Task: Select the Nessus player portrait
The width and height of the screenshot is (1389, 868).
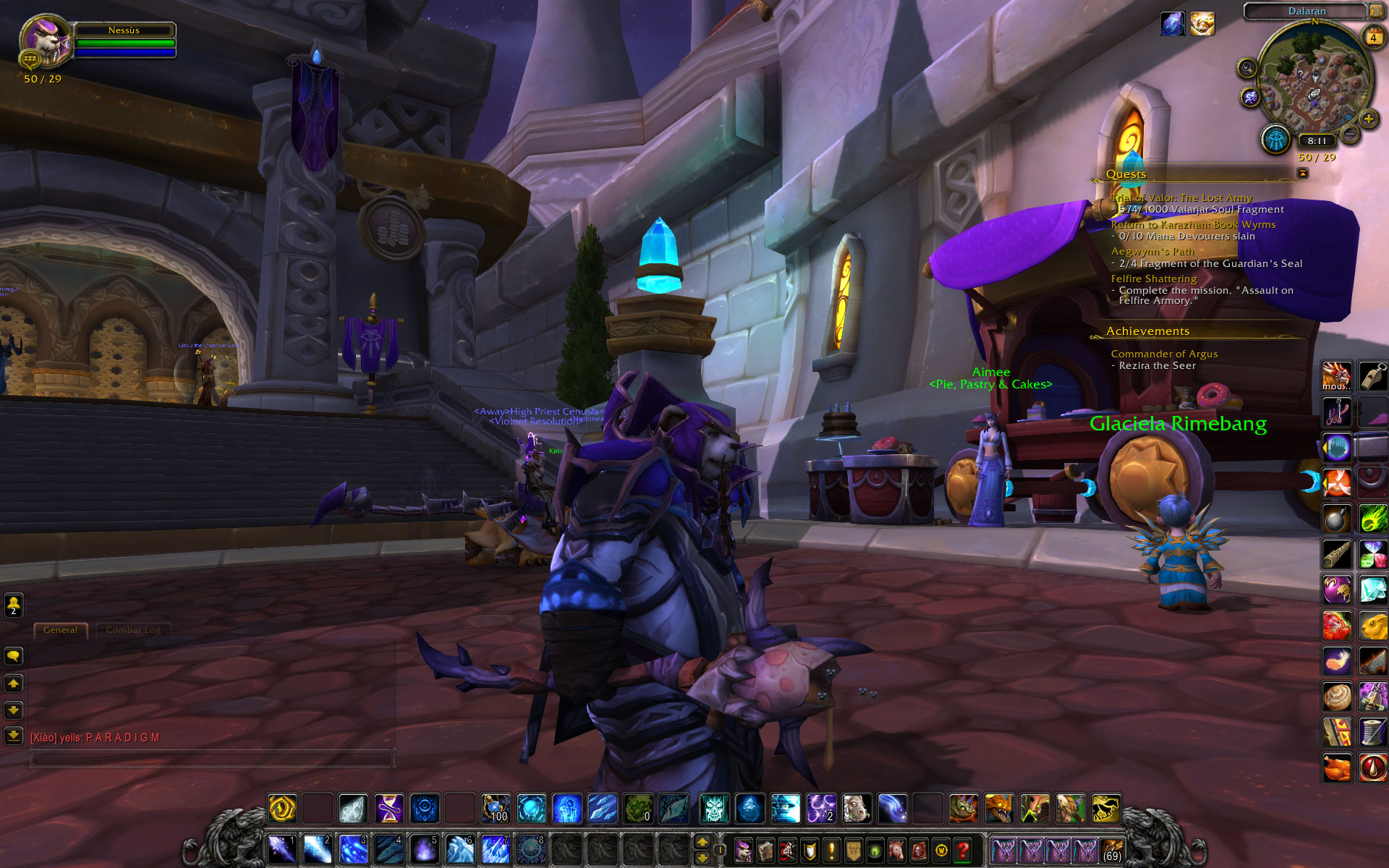Action: tap(45, 40)
